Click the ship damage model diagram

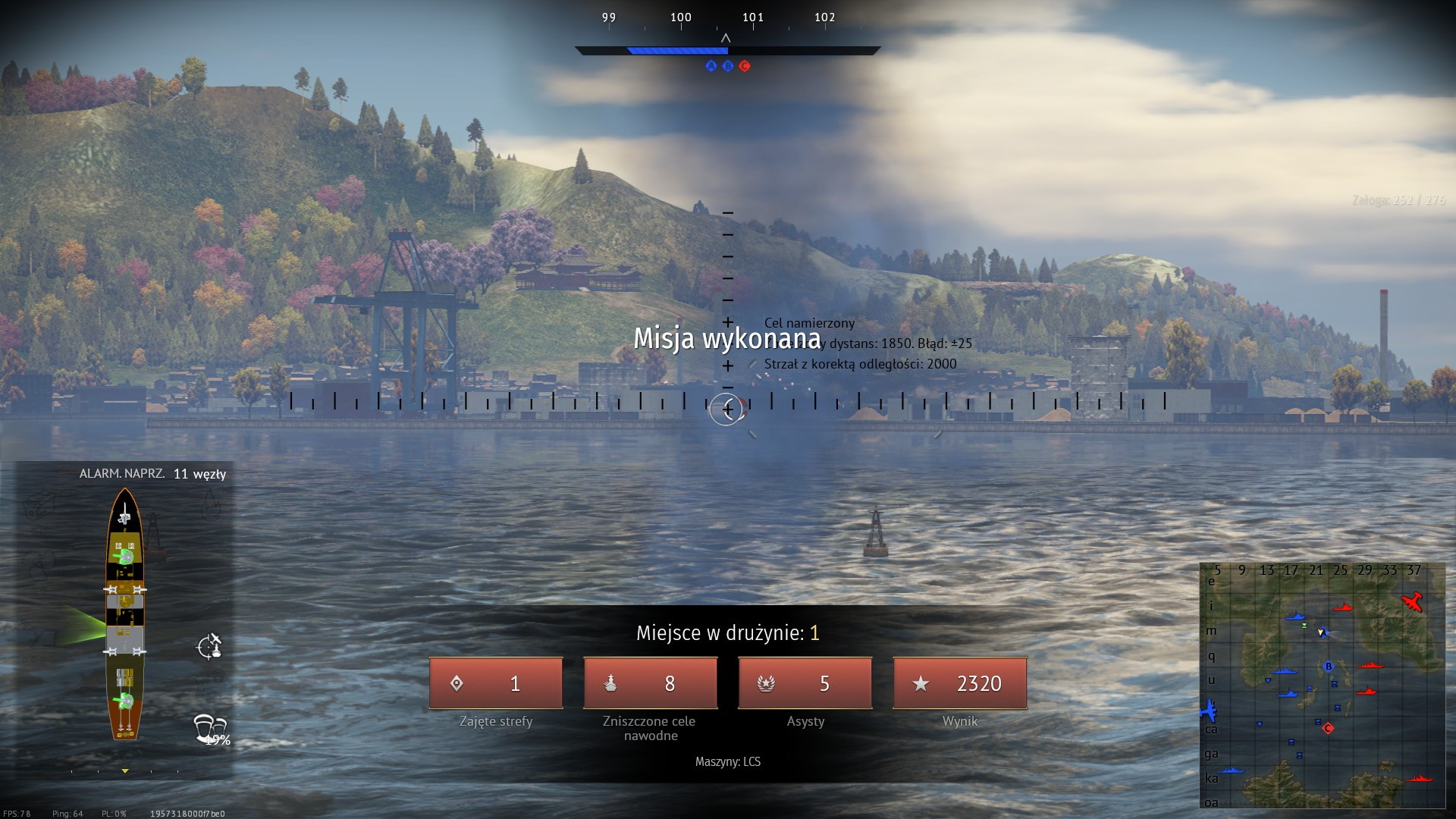125,614
